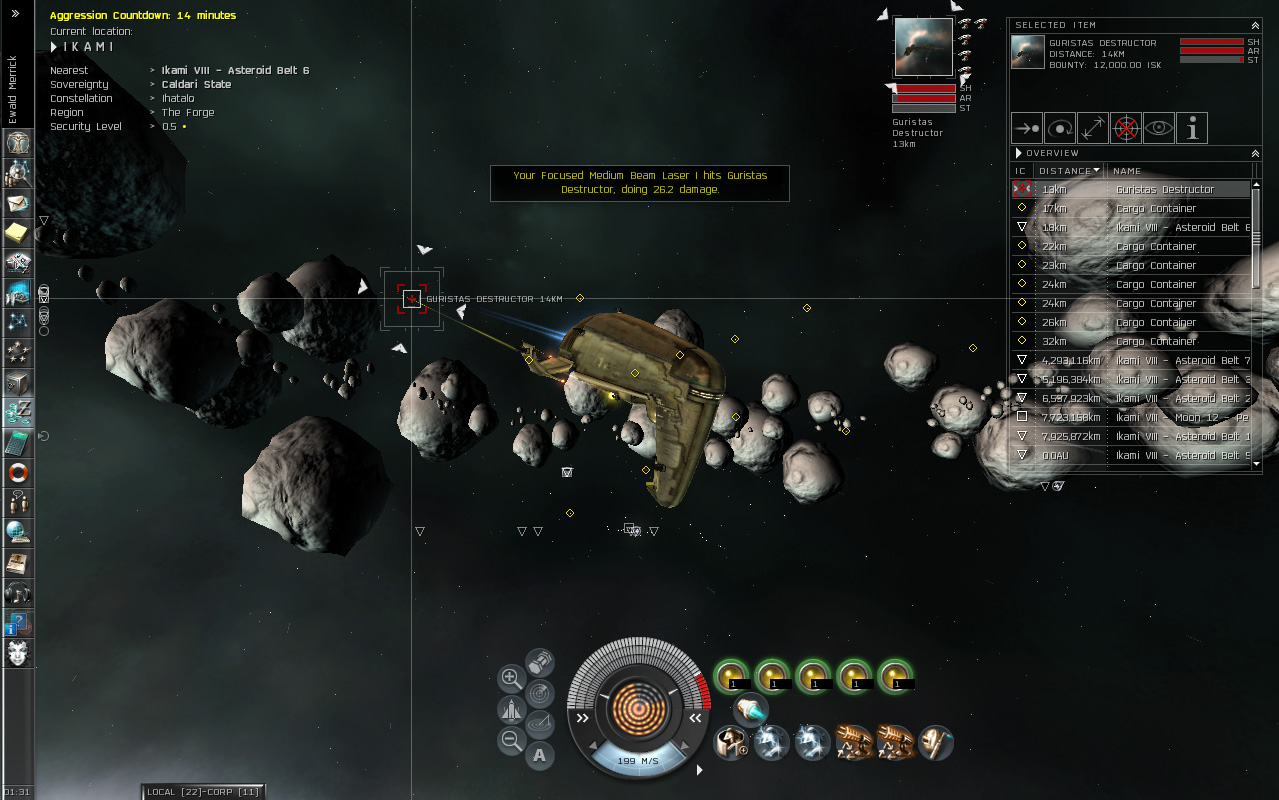Select Guristas Destructor row in the overview
The image size is (1279, 800).
click(x=1165, y=189)
